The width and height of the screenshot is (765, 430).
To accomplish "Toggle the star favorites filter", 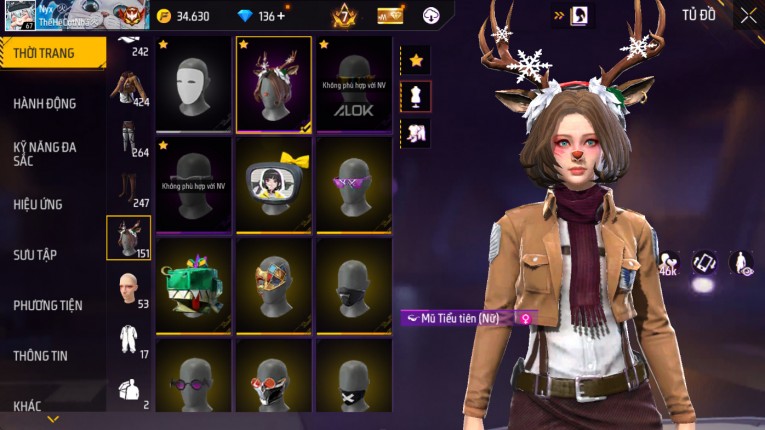I will (415, 59).
